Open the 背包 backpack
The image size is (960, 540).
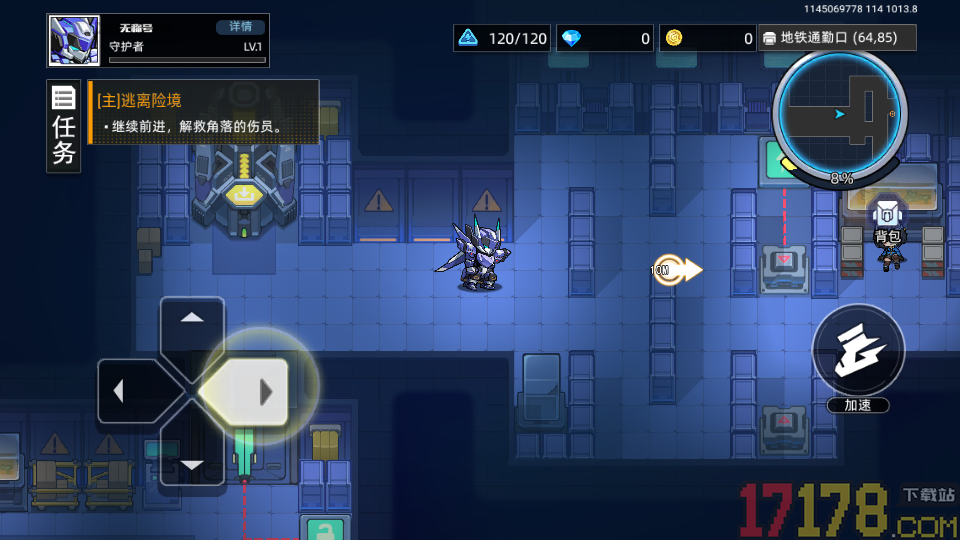[x=887, y=222]
